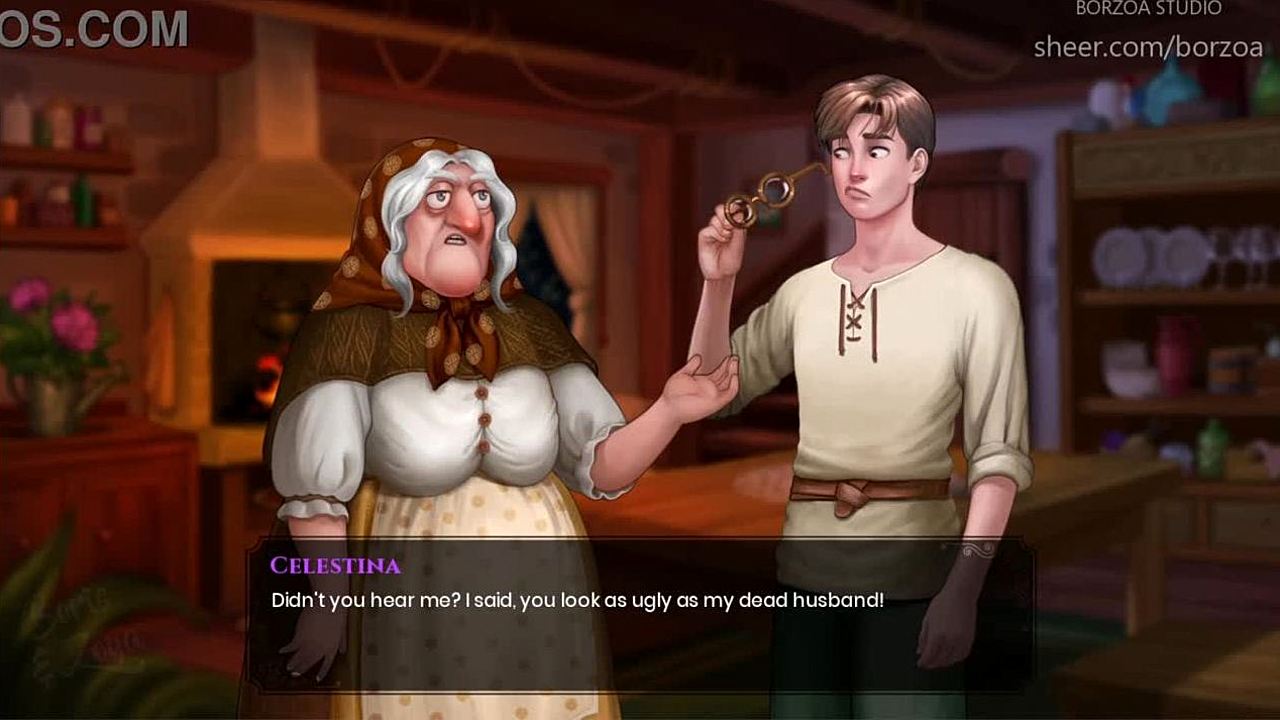1280x720 pixels.
Task: Advance Celestina's dialogue by clicking the text box
Action: click(x=640, y=615)
